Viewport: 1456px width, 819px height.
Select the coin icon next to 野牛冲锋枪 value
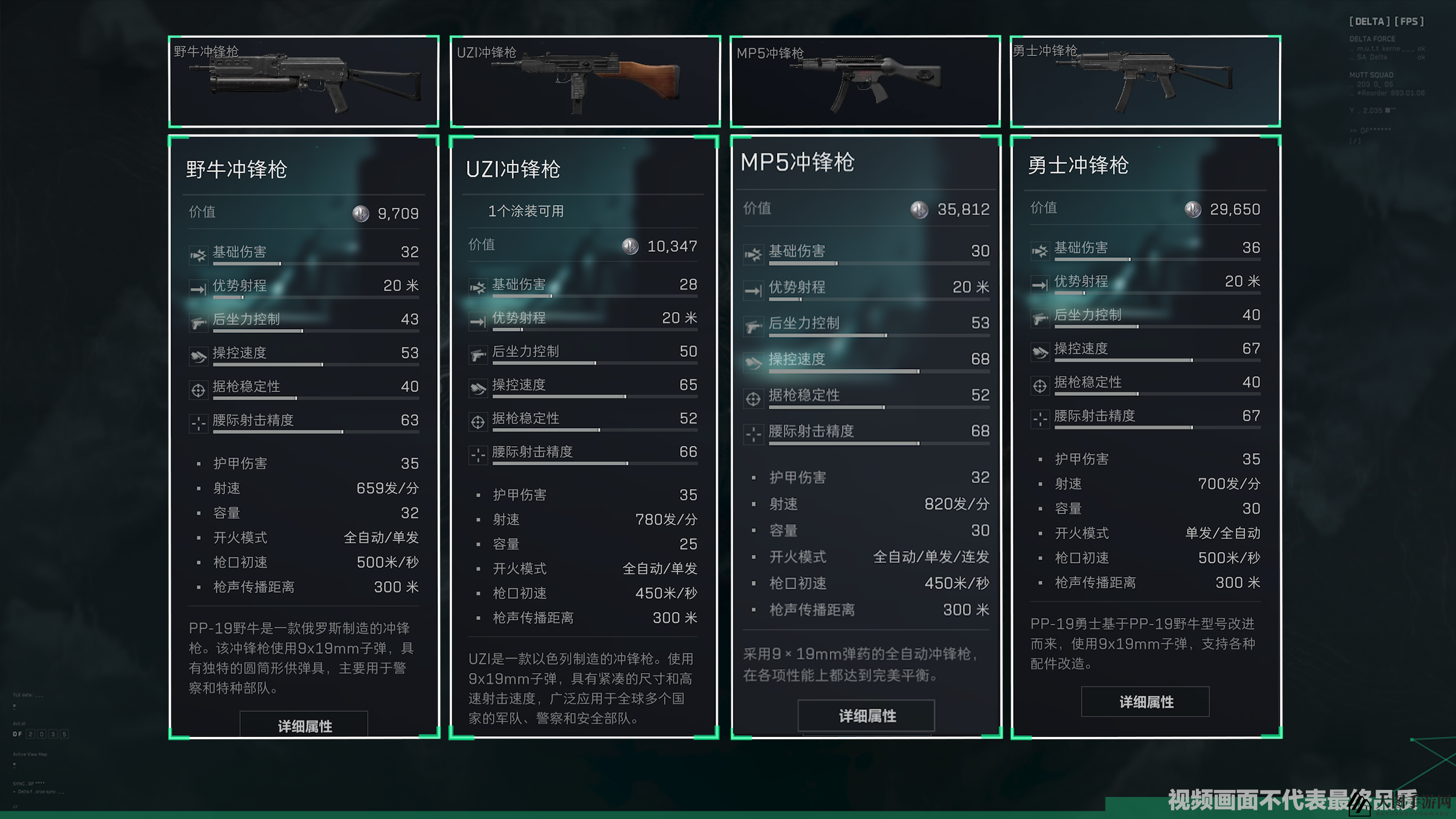361,213
